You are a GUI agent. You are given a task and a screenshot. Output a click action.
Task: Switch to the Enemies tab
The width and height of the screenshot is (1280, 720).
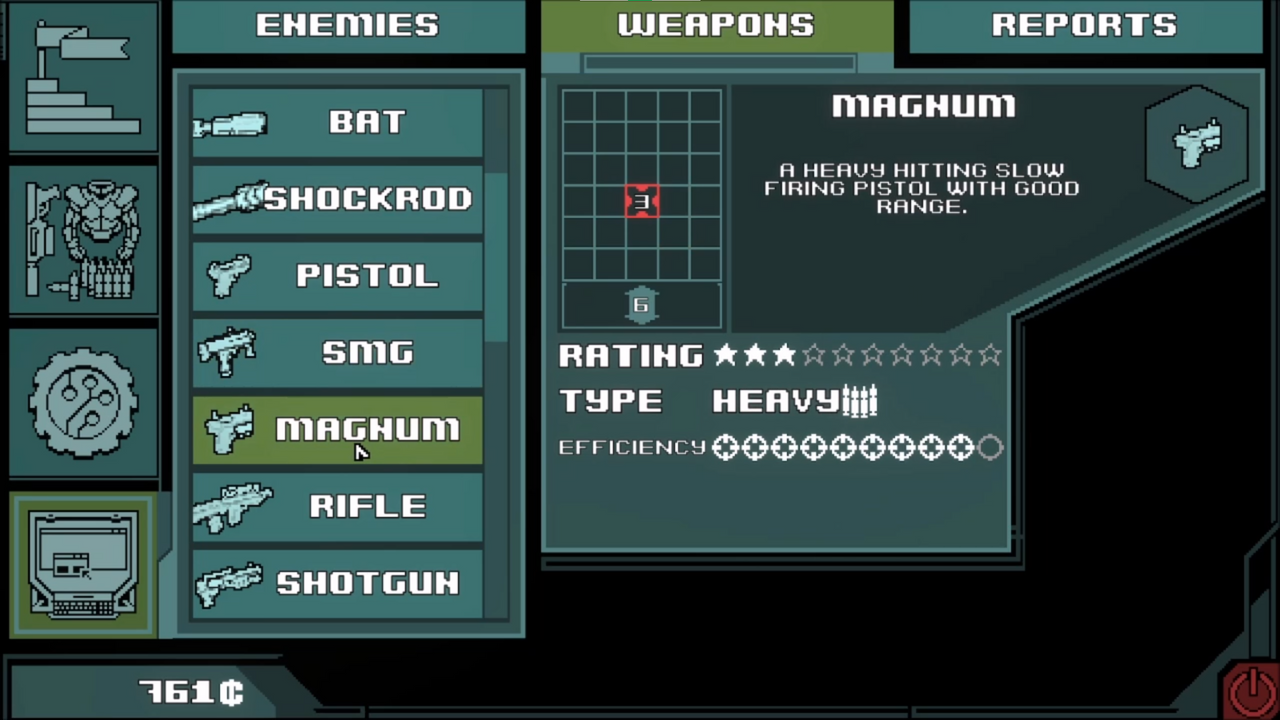(x=347, y=25)
